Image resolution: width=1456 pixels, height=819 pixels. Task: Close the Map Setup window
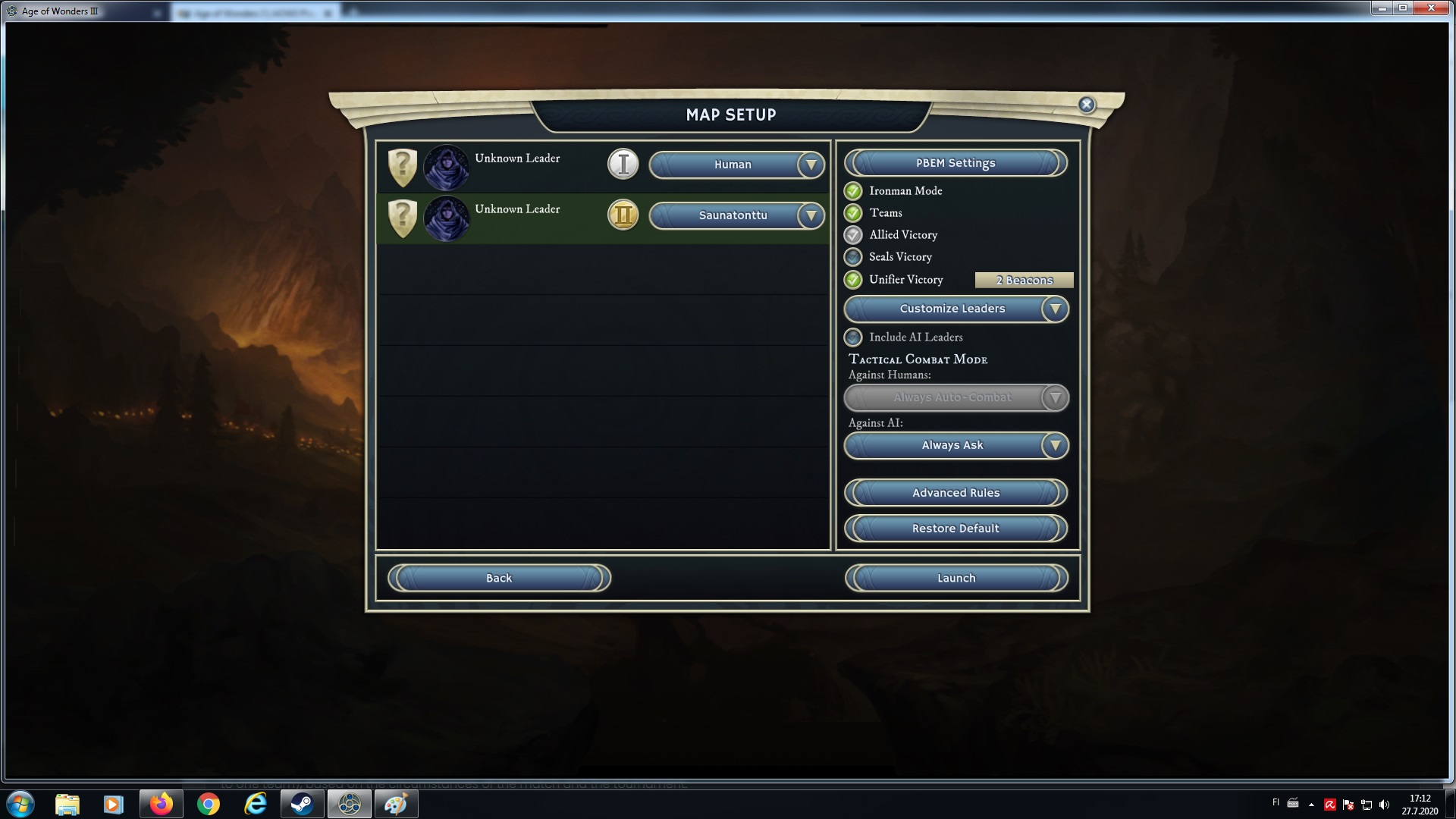click(x=1086, y=105)
